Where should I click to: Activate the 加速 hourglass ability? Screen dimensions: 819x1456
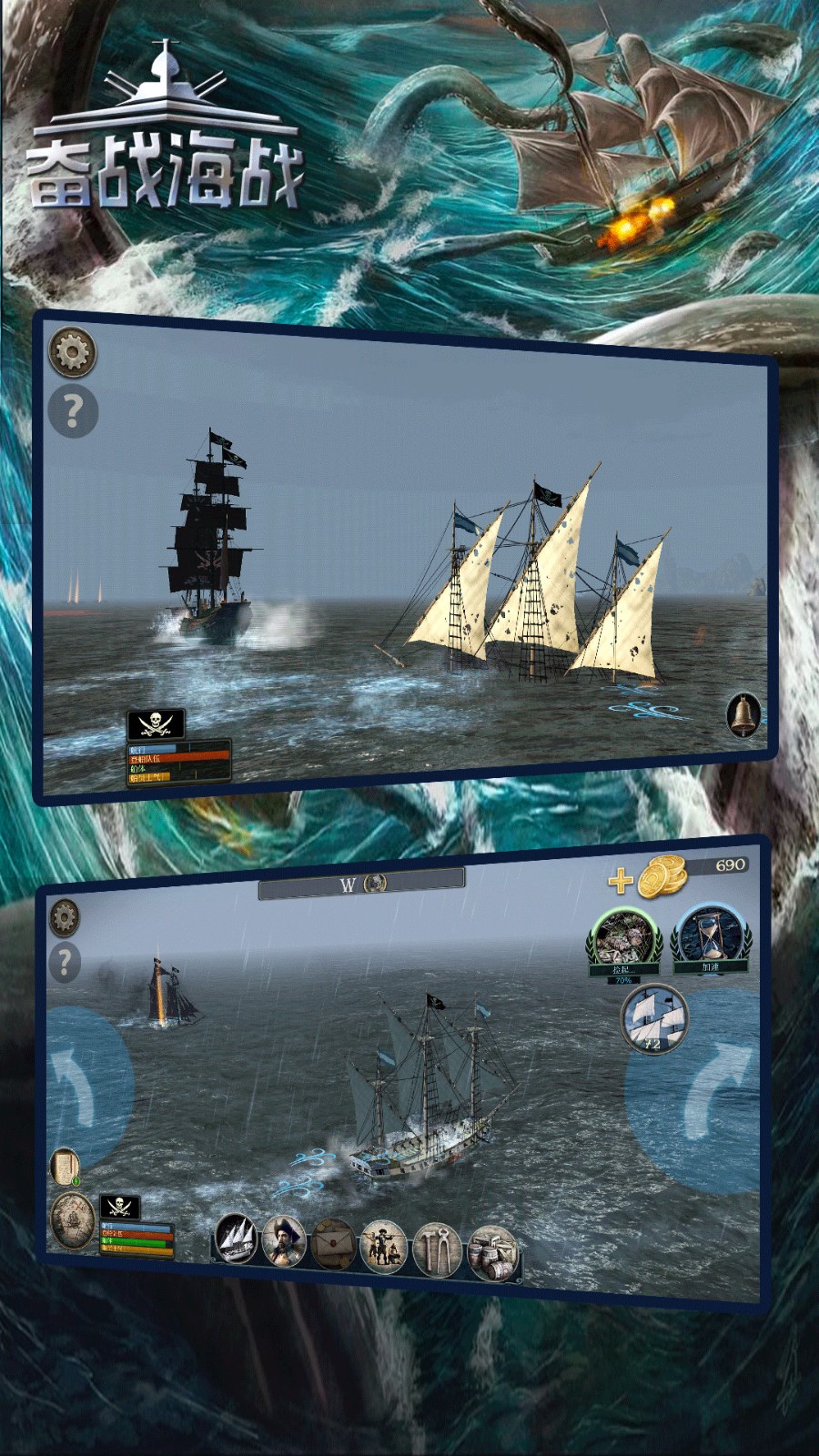pyautogui.click(x=710, y=936)
